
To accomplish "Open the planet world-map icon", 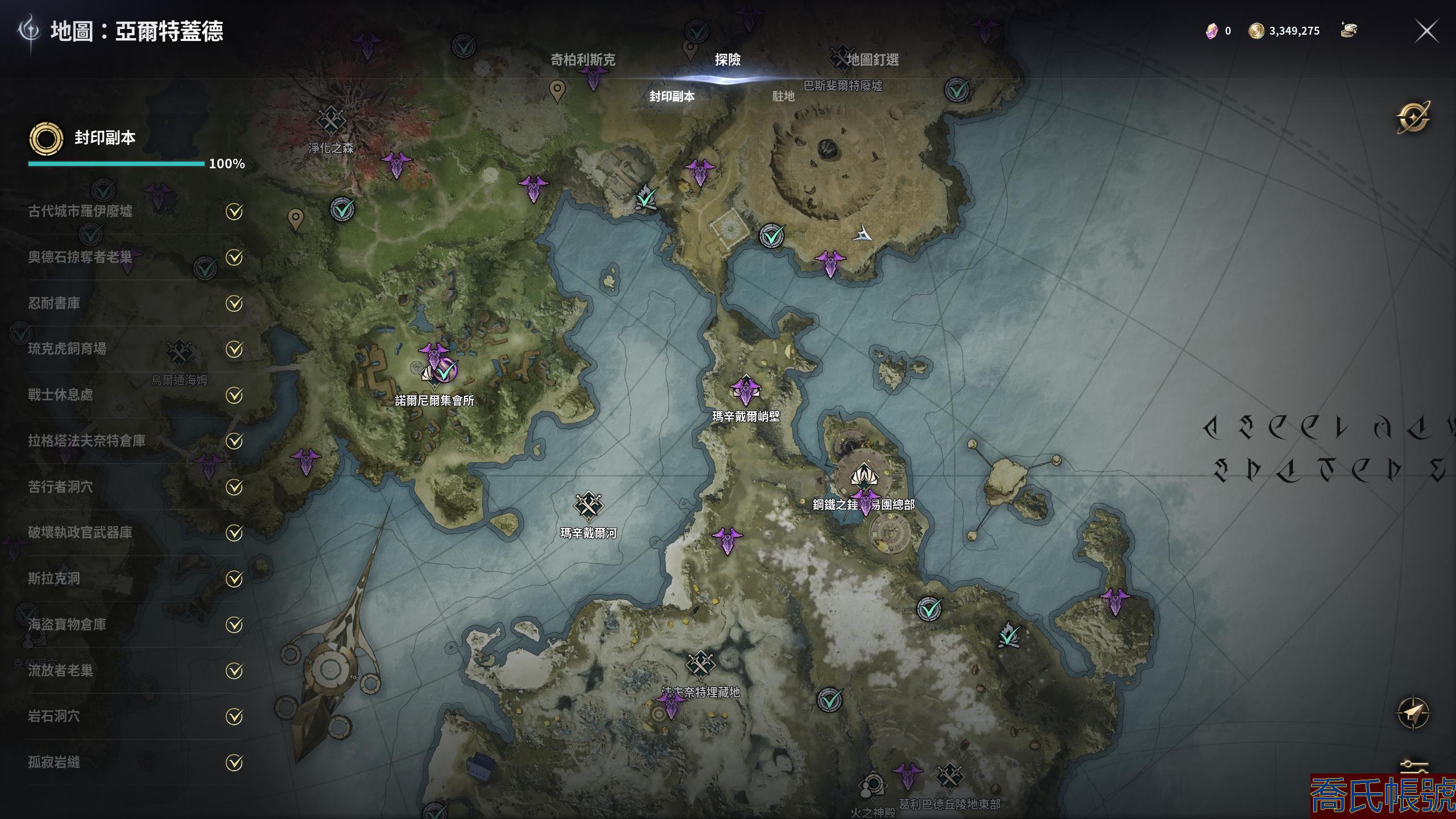I will (x=1413, y=118).
